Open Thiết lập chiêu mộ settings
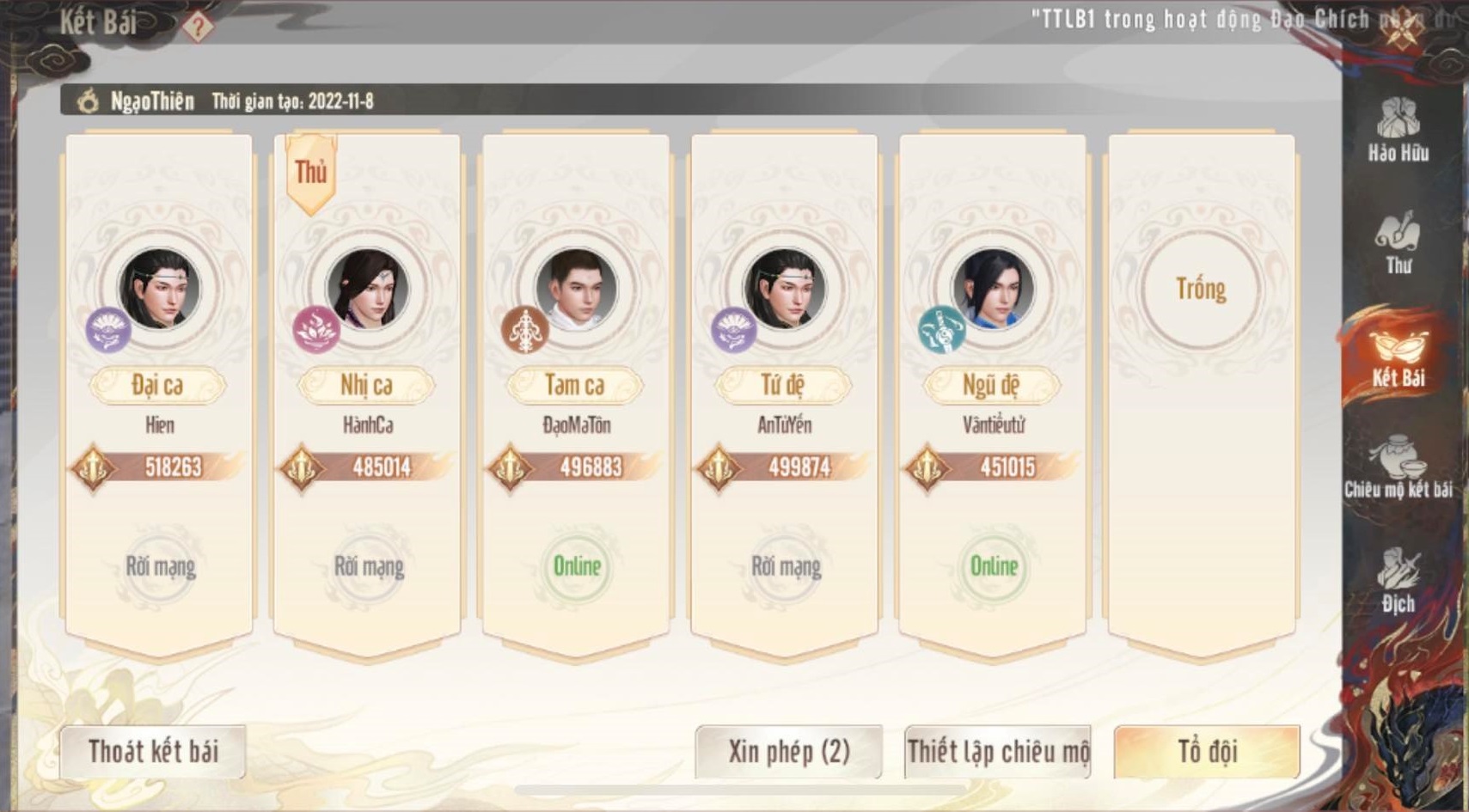Image resolution: width=1469 pixels, height=812 pixels. 997,752
